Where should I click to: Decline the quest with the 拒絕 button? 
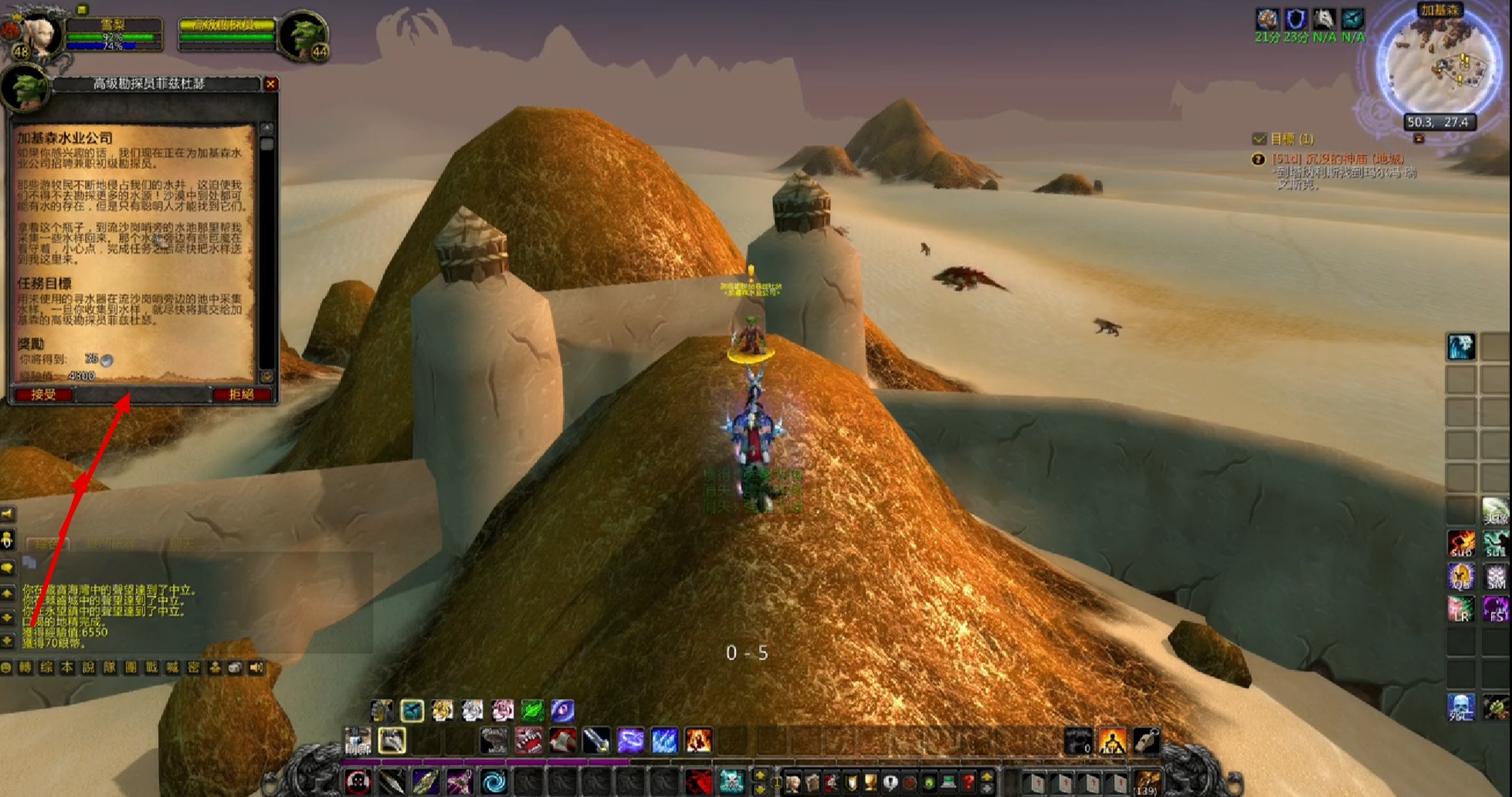coord(242,395)
